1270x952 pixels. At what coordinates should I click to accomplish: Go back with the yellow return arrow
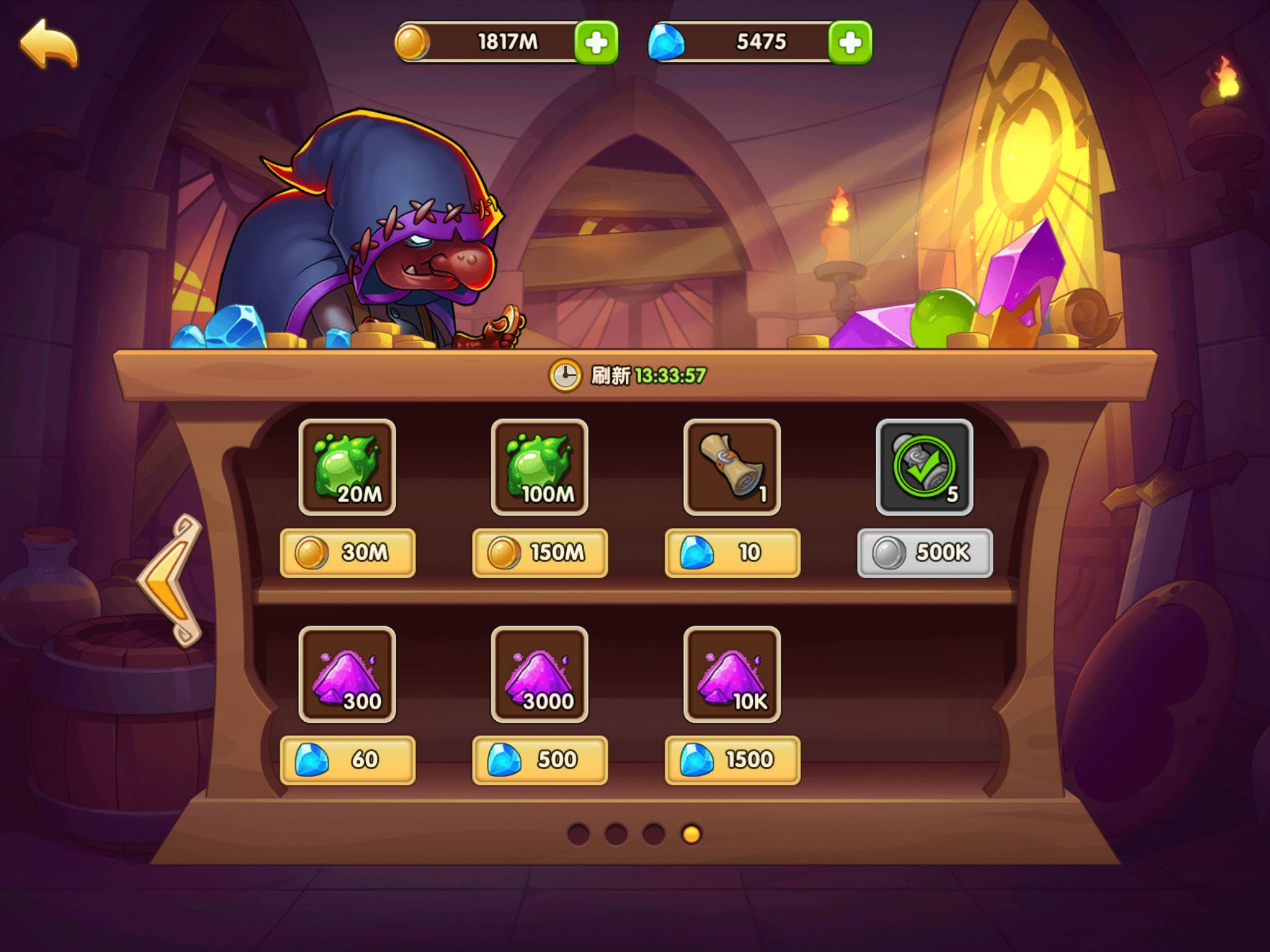coord(48,43)
